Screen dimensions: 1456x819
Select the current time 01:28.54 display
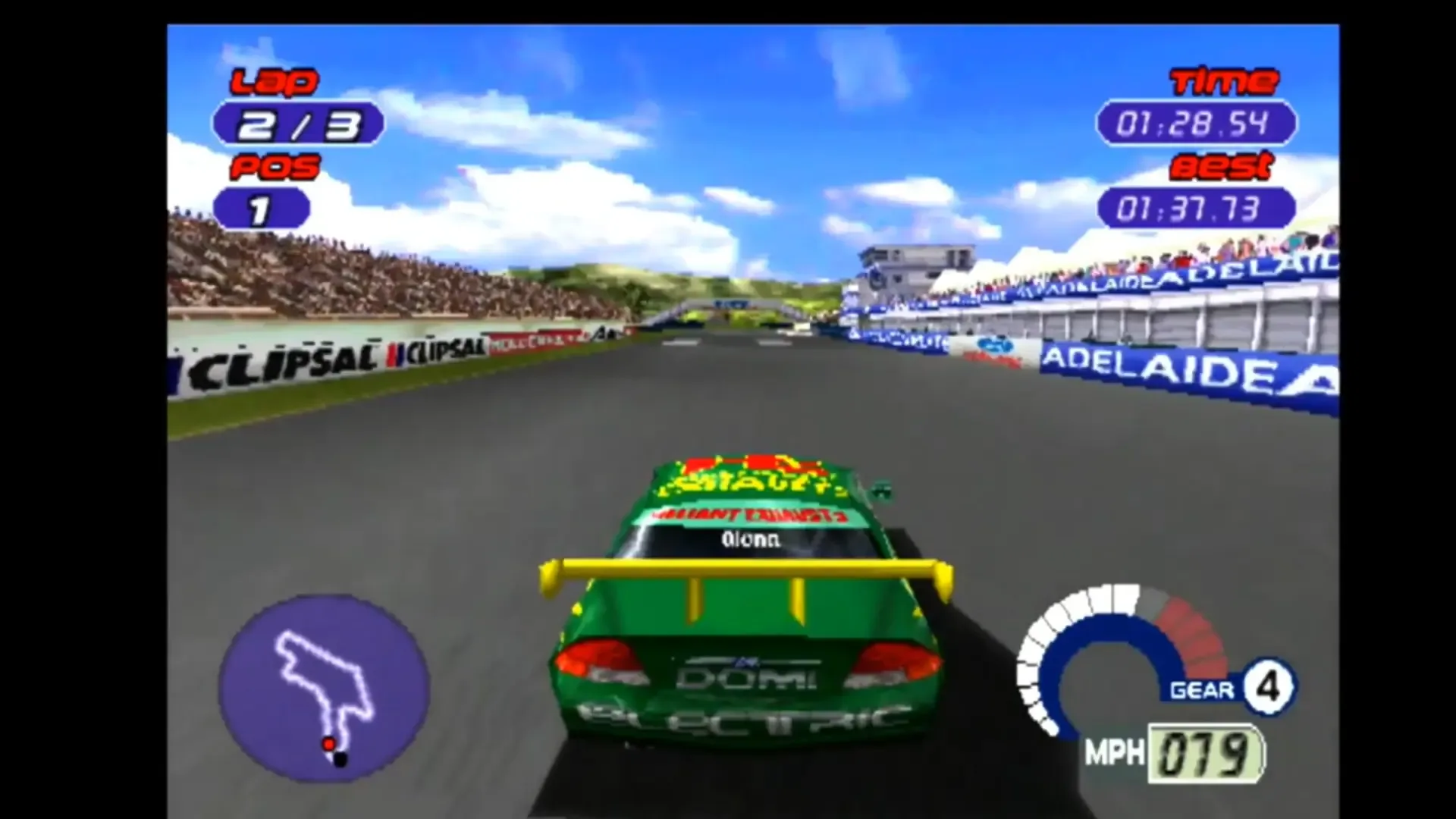(1194, 124)
